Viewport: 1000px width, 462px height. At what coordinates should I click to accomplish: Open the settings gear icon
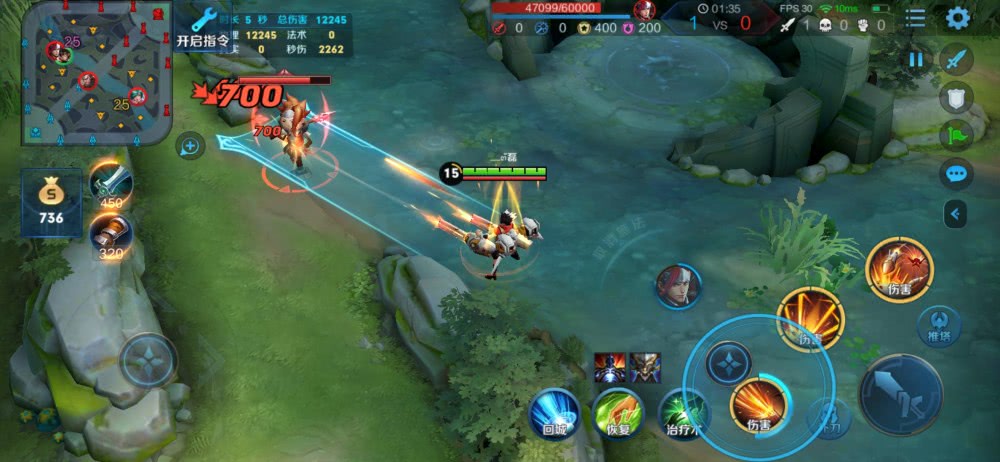(957, 18)
